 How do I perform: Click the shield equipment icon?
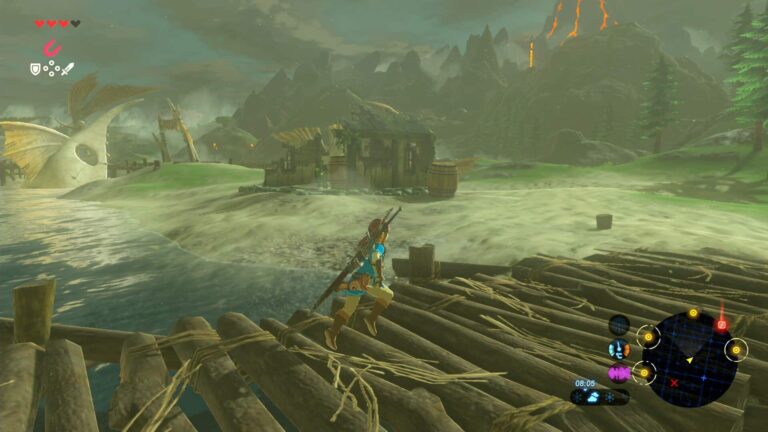36,69
